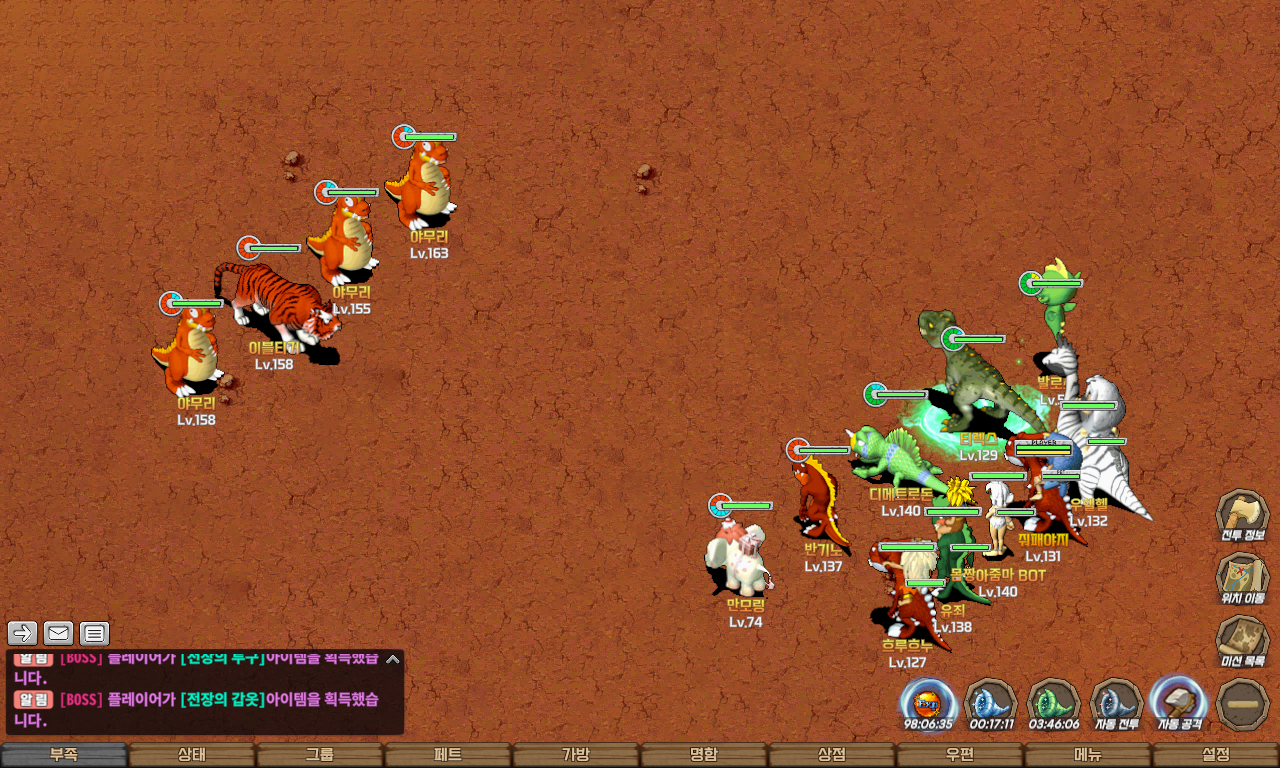Show the 명함 (name card) menu

click(704, 755)
